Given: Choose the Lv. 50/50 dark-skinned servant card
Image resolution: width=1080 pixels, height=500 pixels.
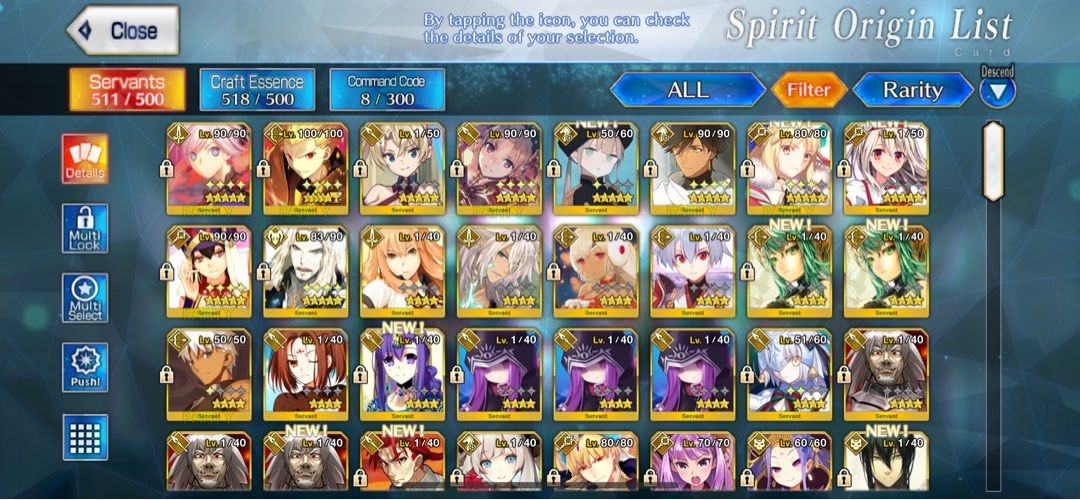Looking at the screenshot, I should pos(209,372).
